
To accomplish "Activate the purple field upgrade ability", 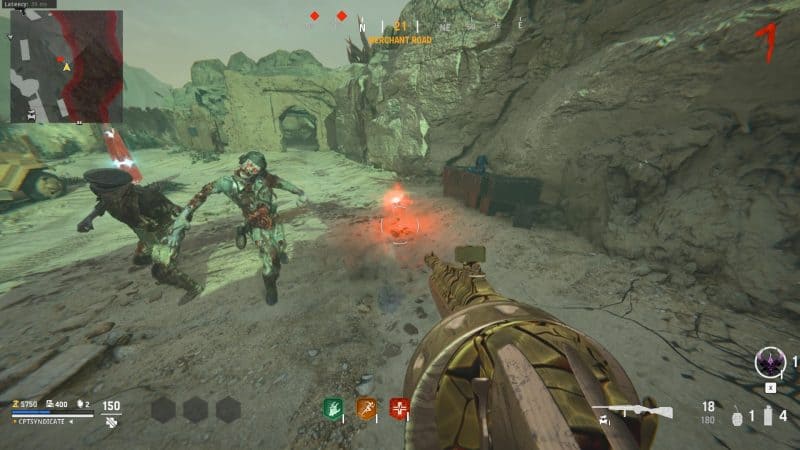I will tap(770, 361).
